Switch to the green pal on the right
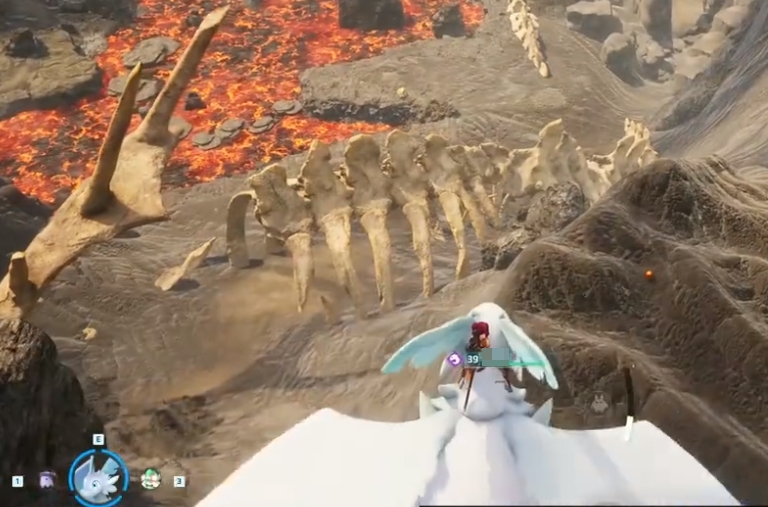768x507 pixels. (x=150, y=479)
